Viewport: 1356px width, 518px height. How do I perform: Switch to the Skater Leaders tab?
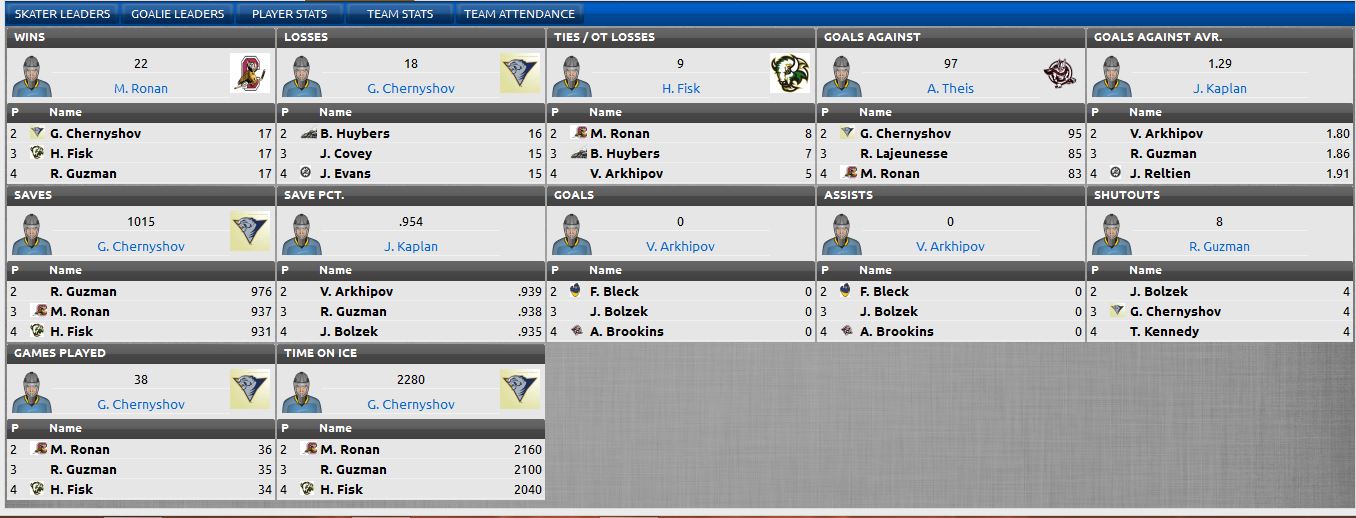(x=62, y=14)
